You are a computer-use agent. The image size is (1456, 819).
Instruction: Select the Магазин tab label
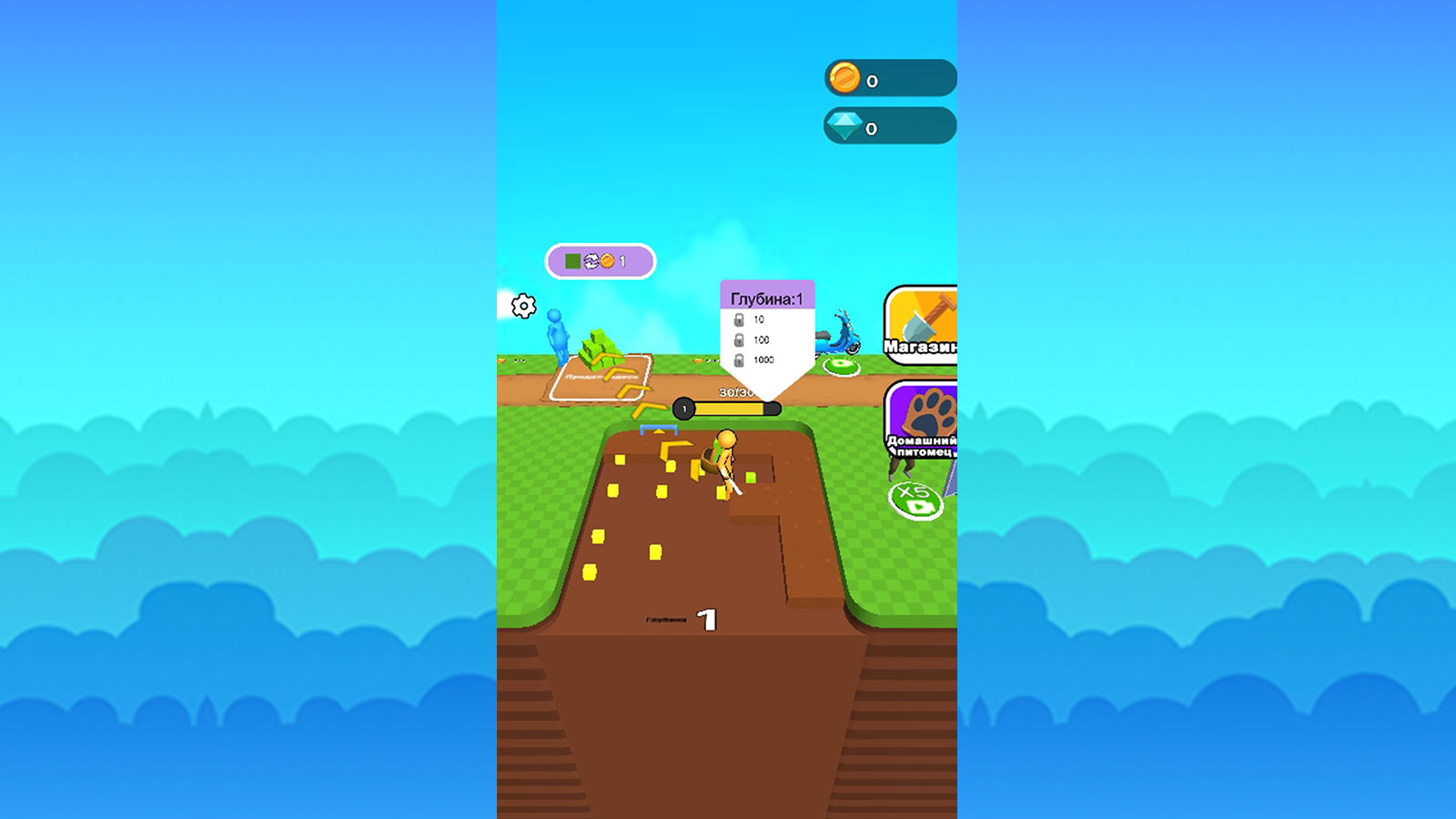tap(921, 349)
